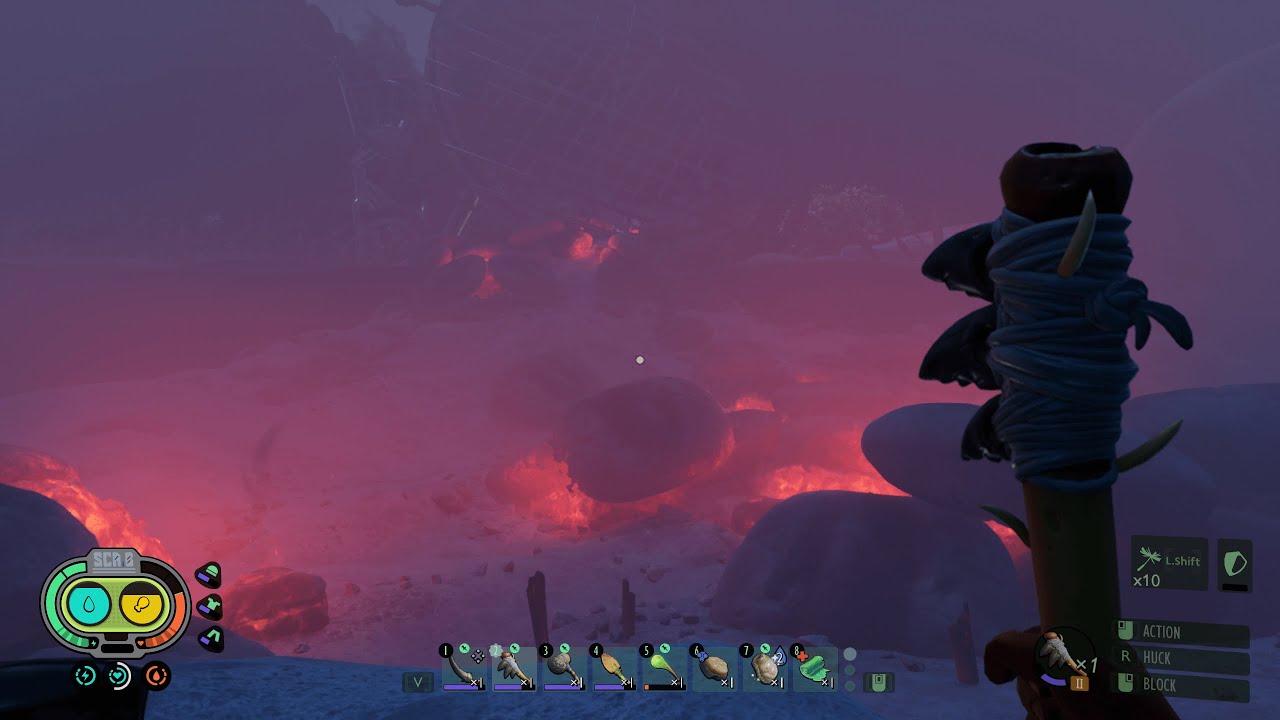
Task: Select the spiked club in slot 2
Action: click(514, 668)
